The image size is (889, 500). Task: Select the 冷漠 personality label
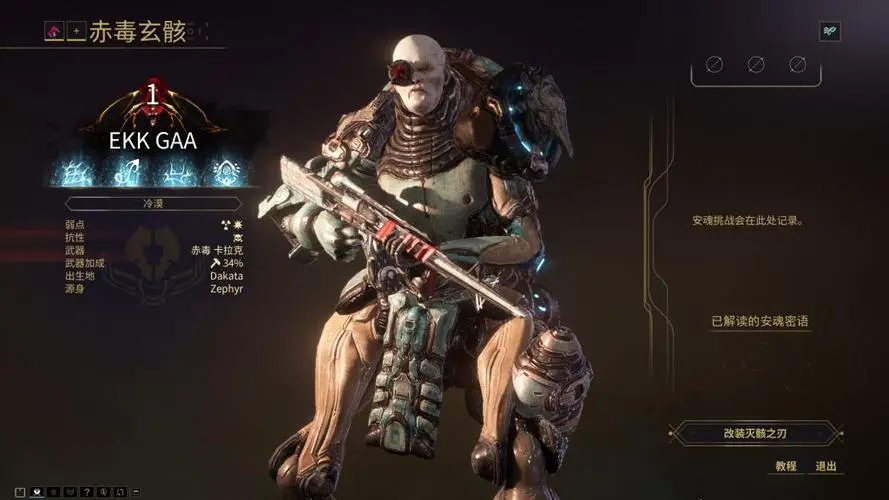point(153,203)
